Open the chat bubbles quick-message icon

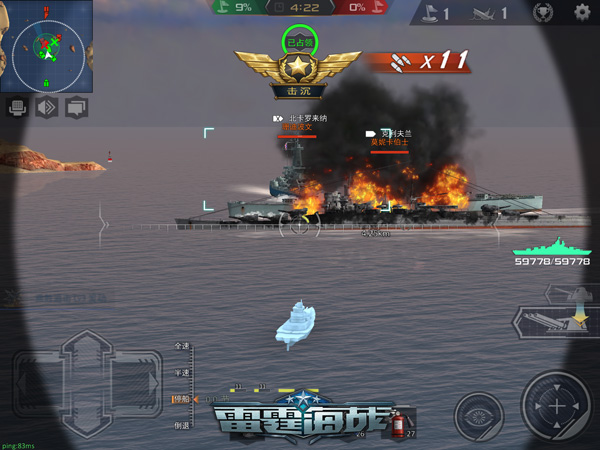[76, 107]
